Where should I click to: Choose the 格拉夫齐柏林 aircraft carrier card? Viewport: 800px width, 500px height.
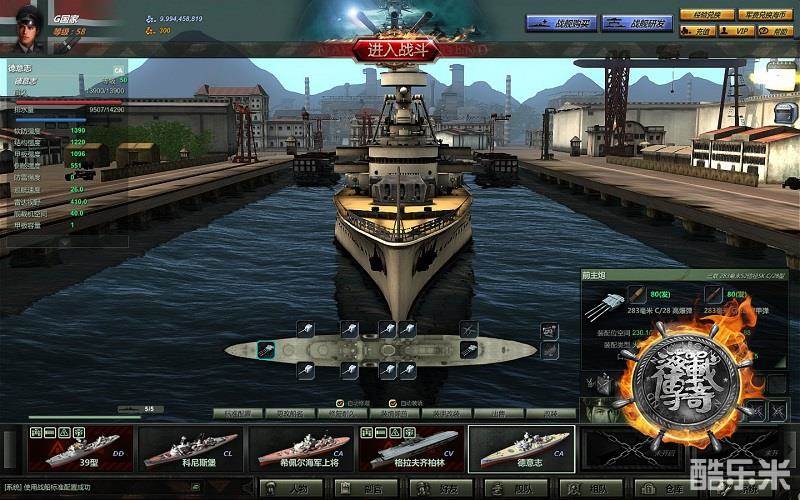coord(410,449)
